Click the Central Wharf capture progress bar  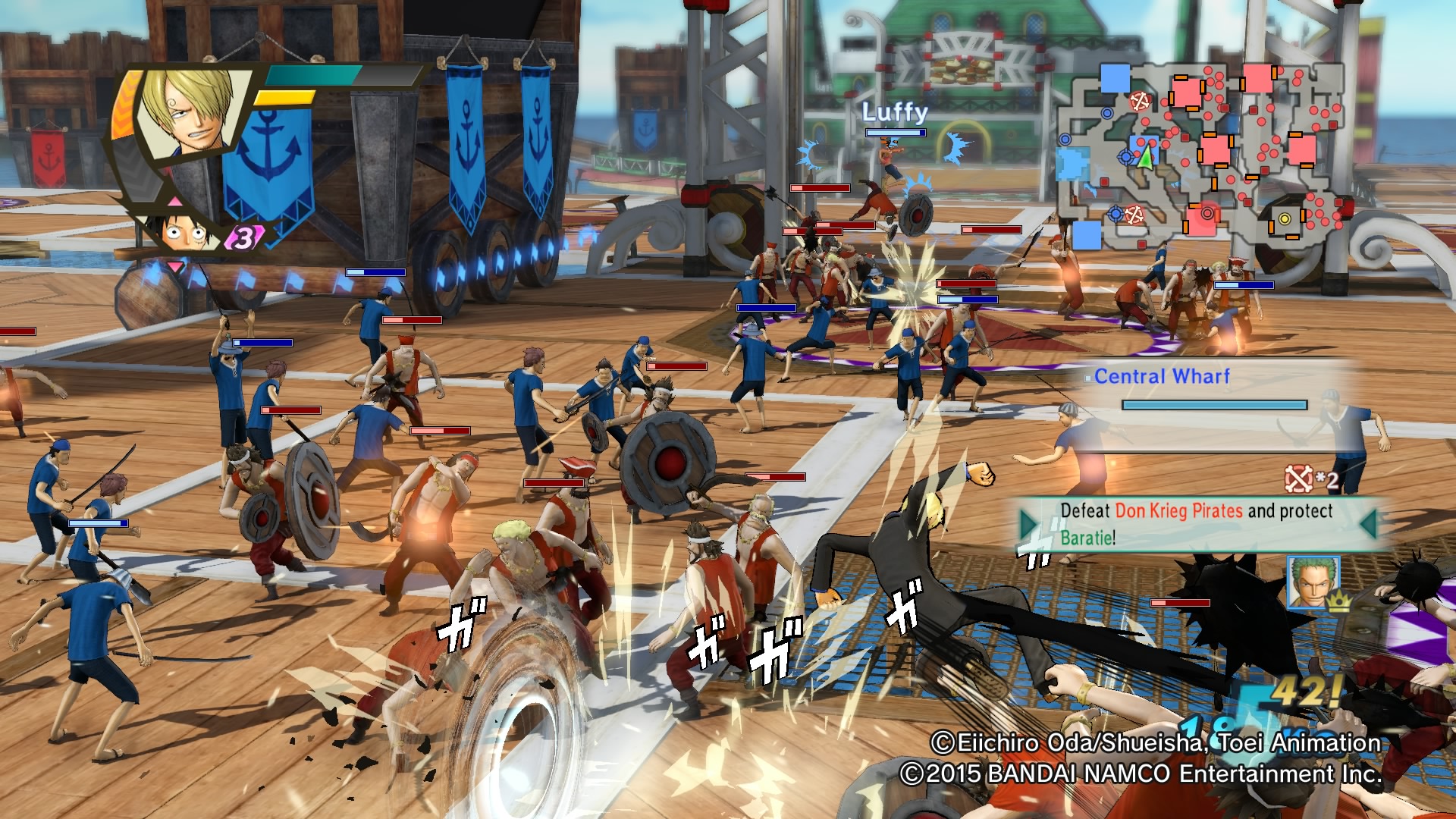point(1213,405)
